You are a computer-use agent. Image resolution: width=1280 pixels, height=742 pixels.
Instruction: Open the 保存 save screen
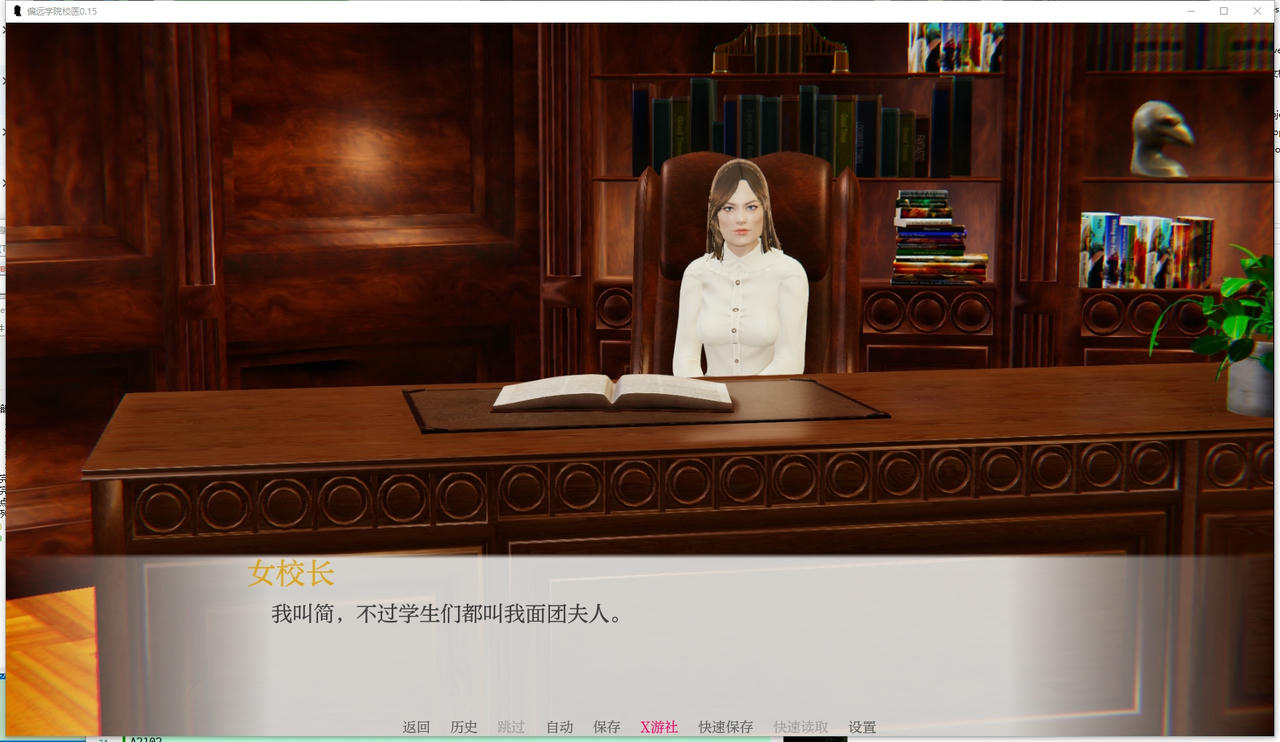(x=607, y=727)
